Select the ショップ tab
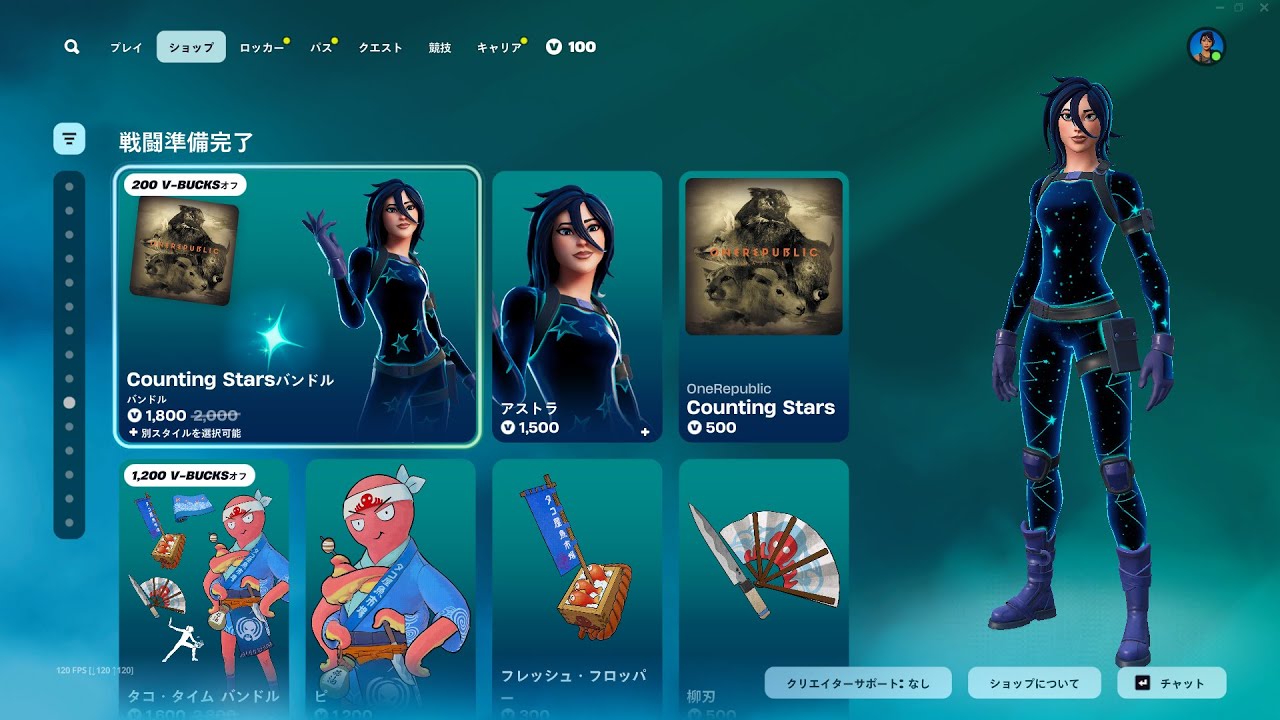The height and width of the screenshot is (720, 1280). [191, 47]
